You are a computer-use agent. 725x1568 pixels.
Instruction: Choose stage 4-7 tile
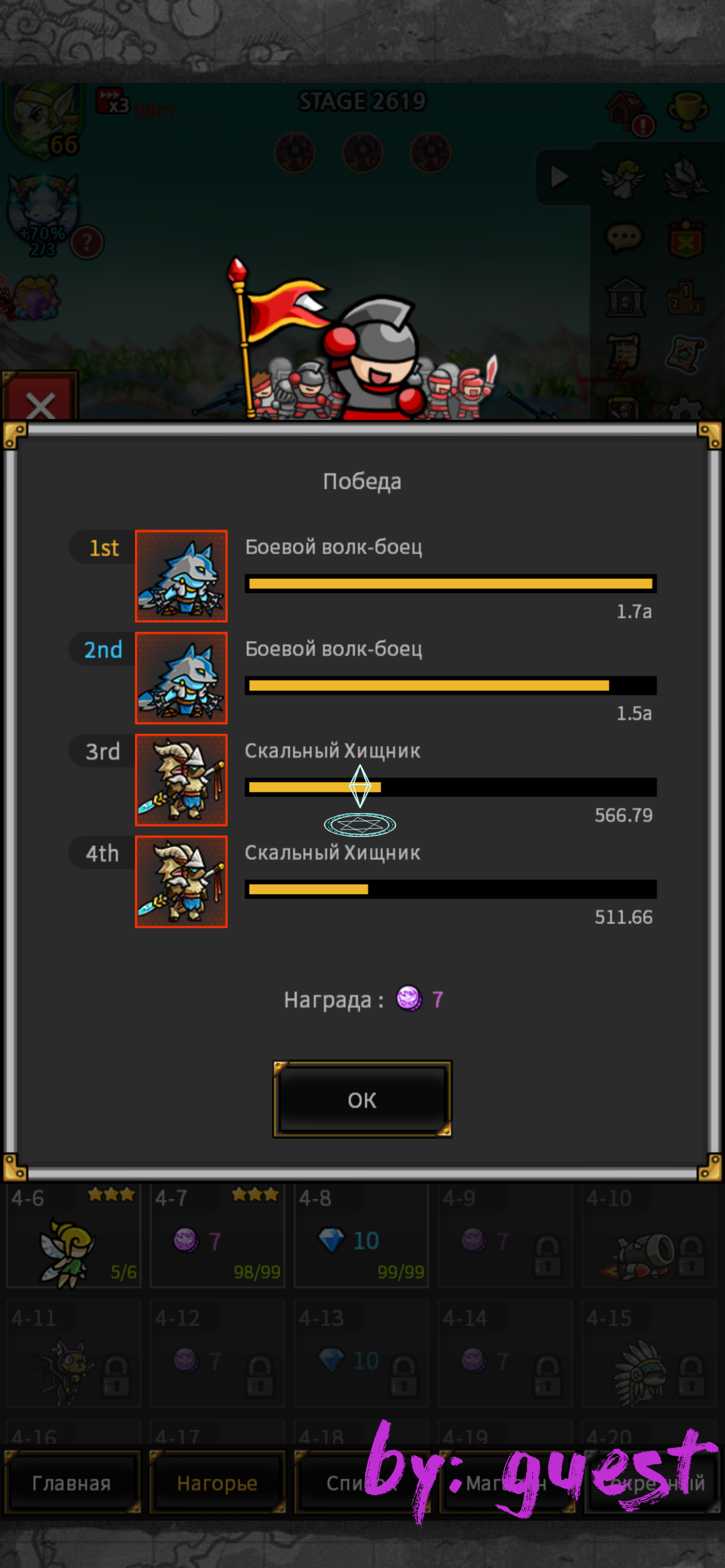pyautogui.click(x=217, y=1235)
